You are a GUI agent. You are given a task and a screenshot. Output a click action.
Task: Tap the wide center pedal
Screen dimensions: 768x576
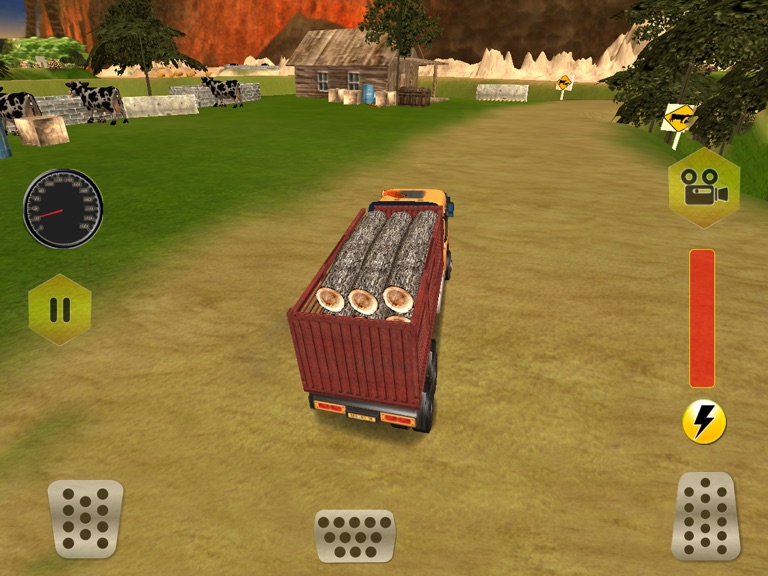355,535
